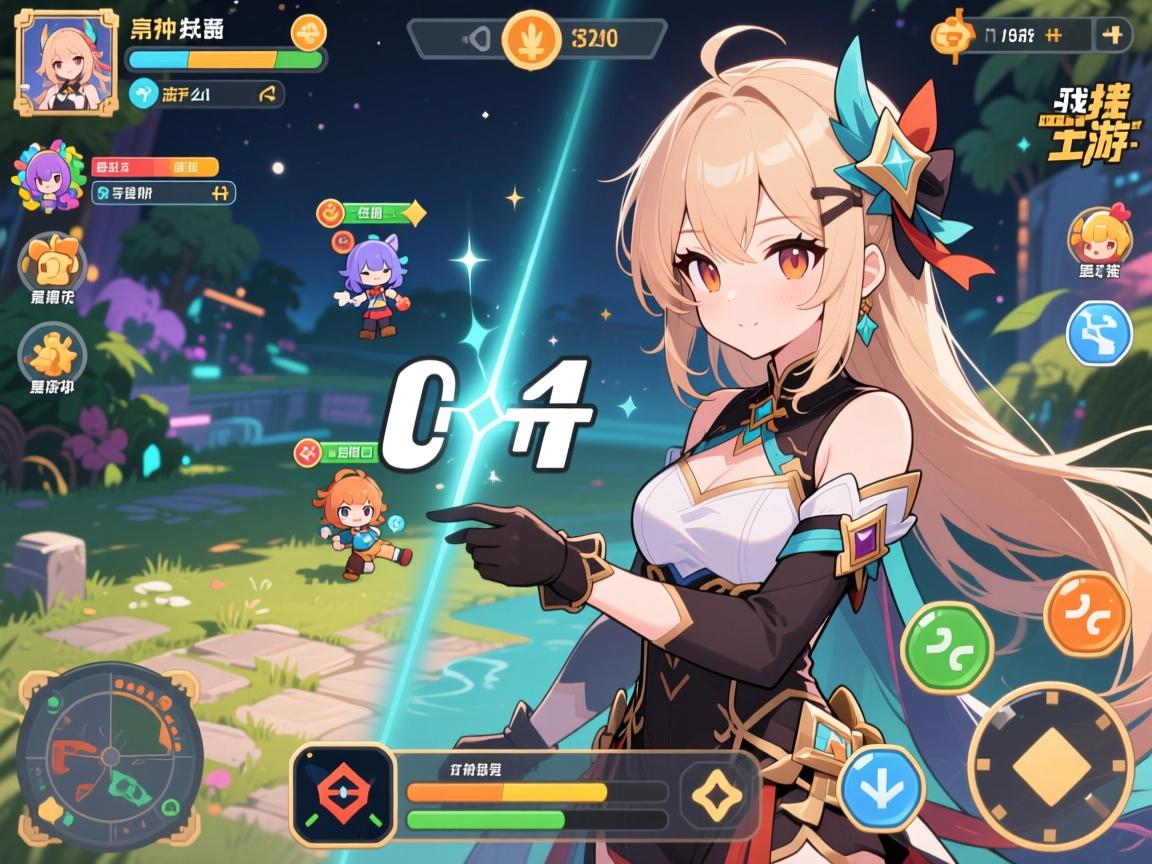
Task: Hit the large diamond attack button
Action: click(x=1050, y=767)
